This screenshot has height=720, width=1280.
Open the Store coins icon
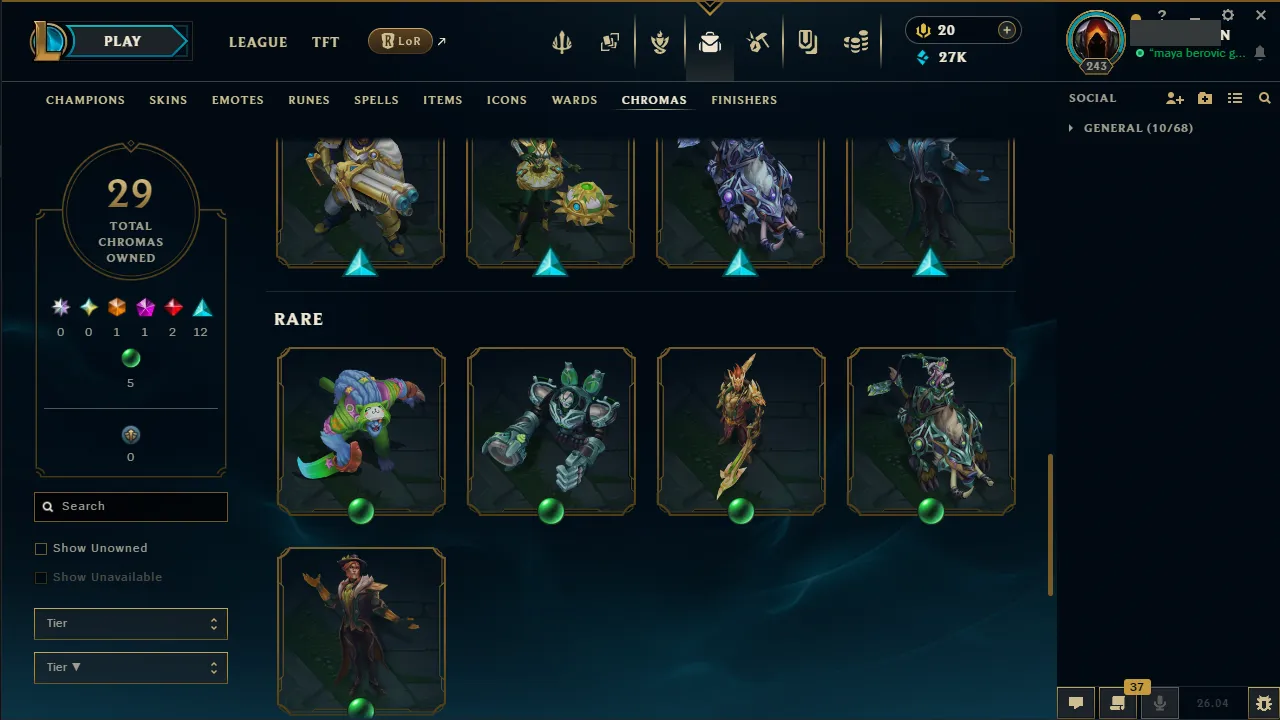click(x=856, y=41)
